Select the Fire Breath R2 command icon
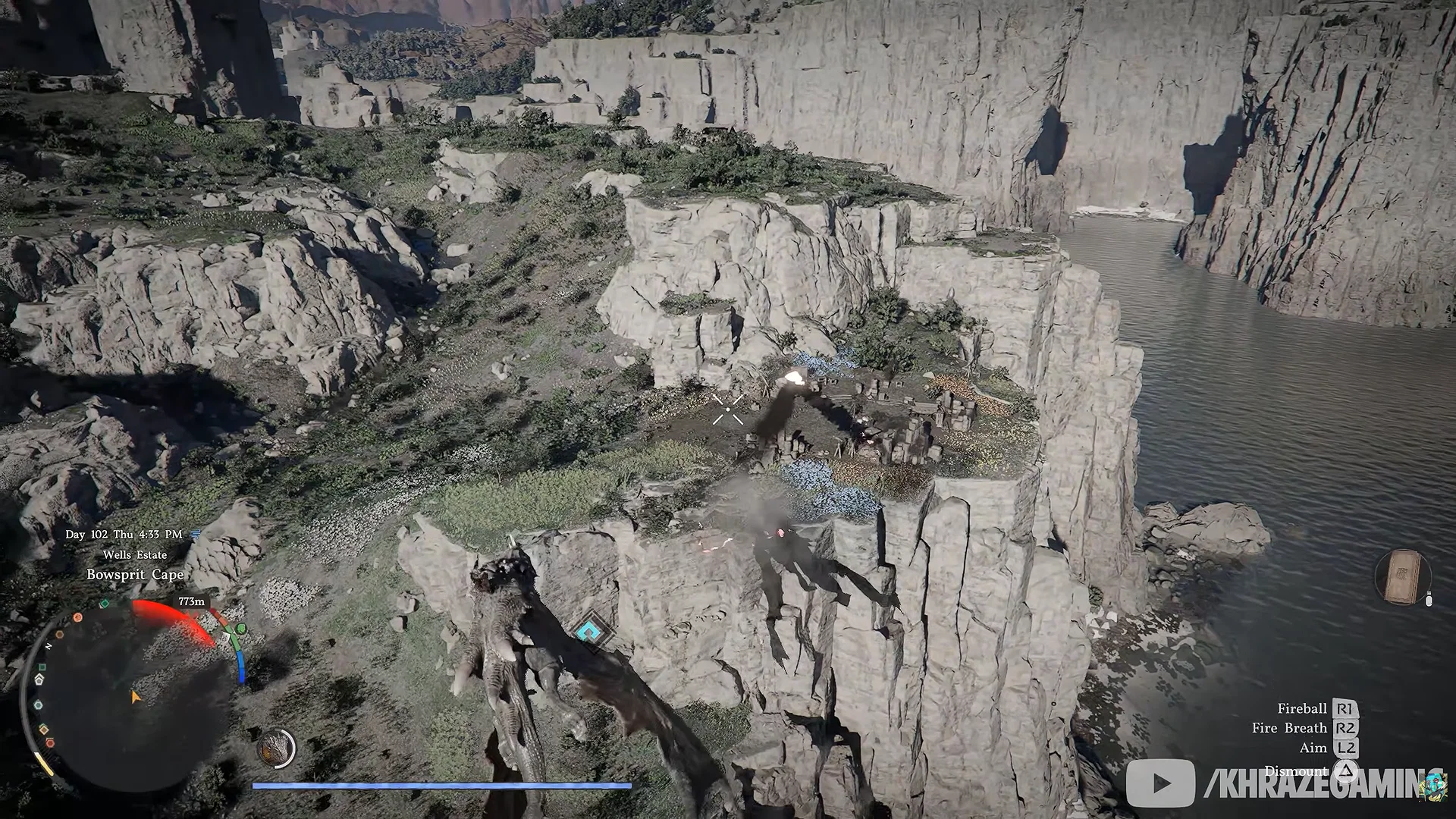1456x819 pixels. (1346, 729)
